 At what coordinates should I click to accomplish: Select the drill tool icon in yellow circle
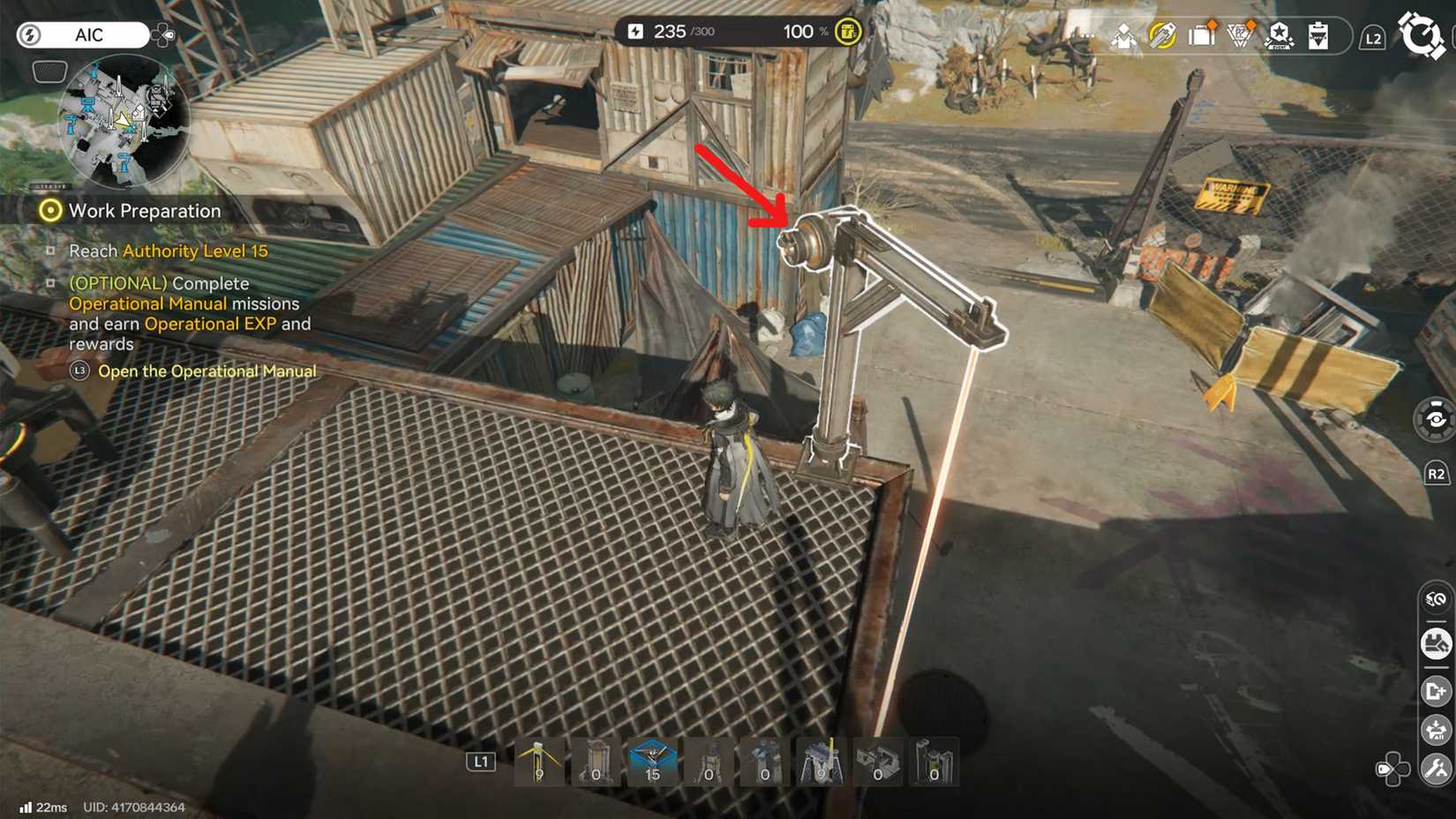(x=1163, y=35)
